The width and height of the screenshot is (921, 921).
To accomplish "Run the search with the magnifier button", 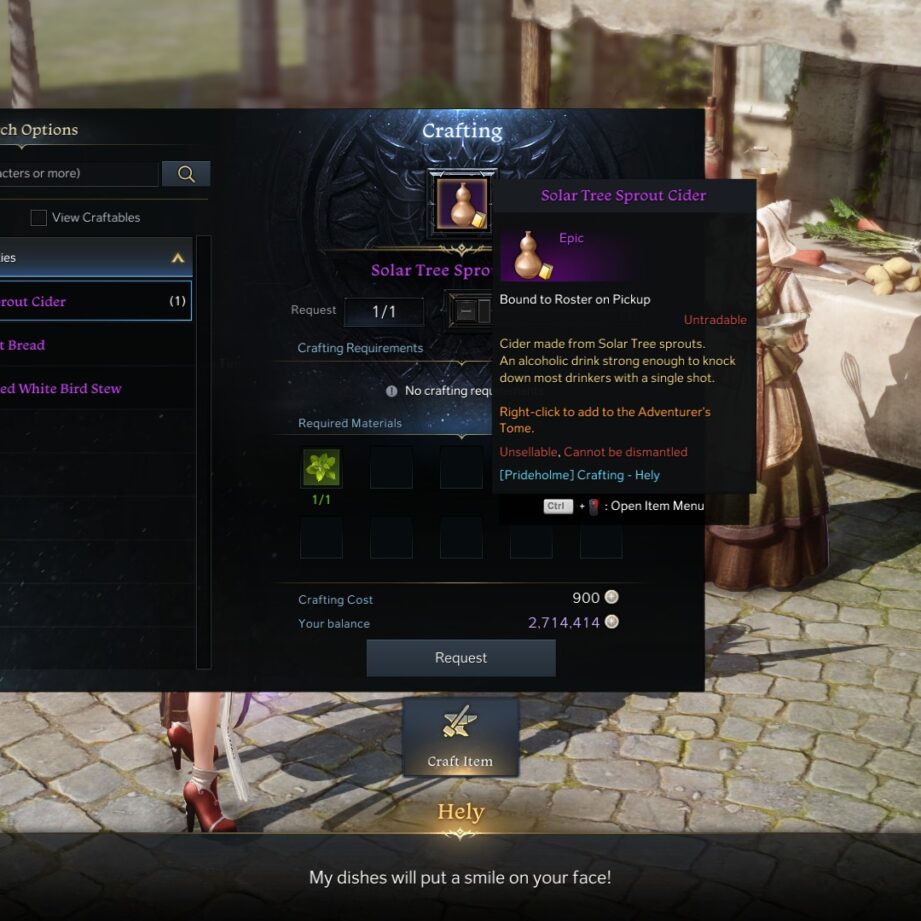I will tap(186, 174).
